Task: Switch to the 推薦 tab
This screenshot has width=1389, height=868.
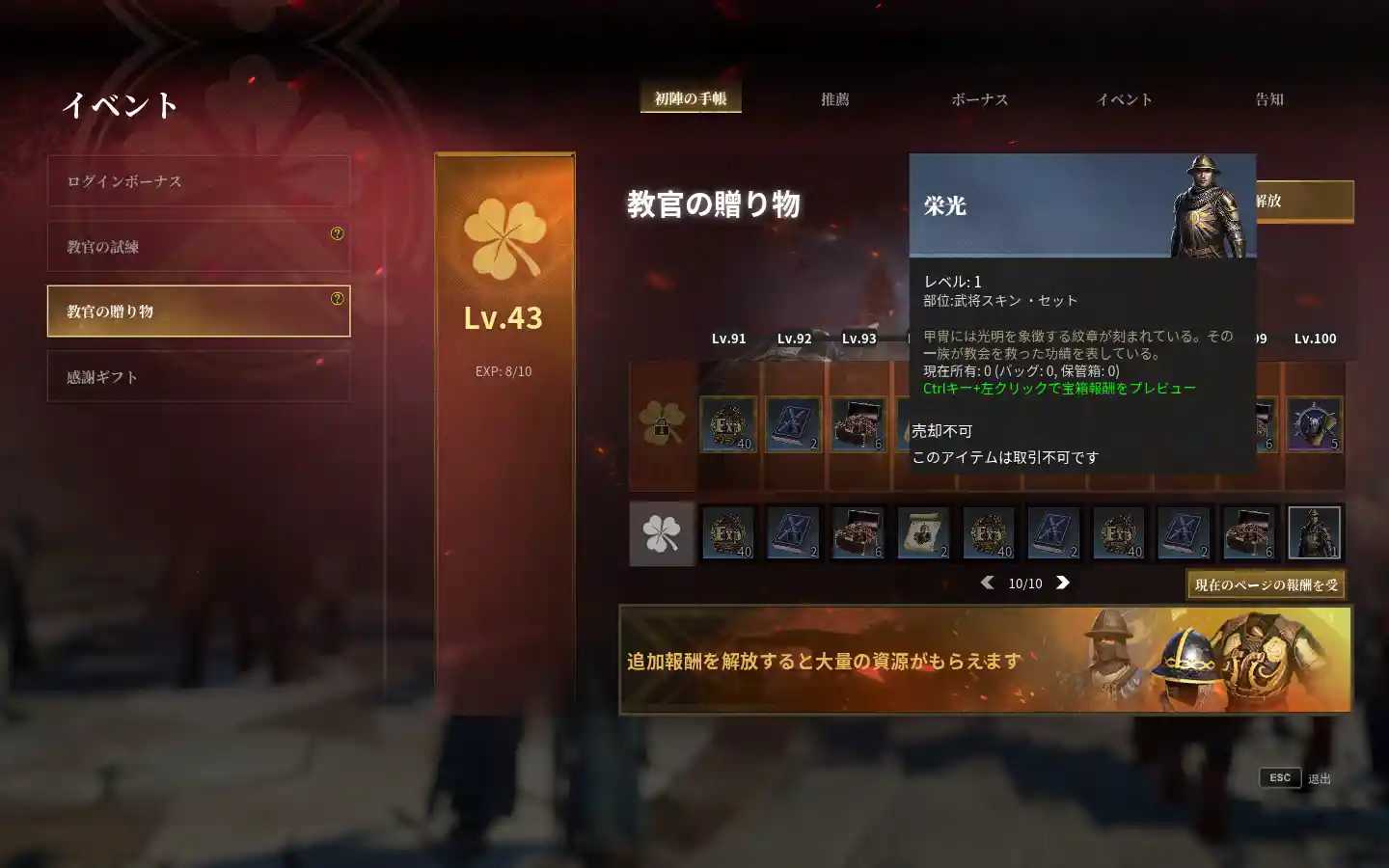Action: [833, 98]
